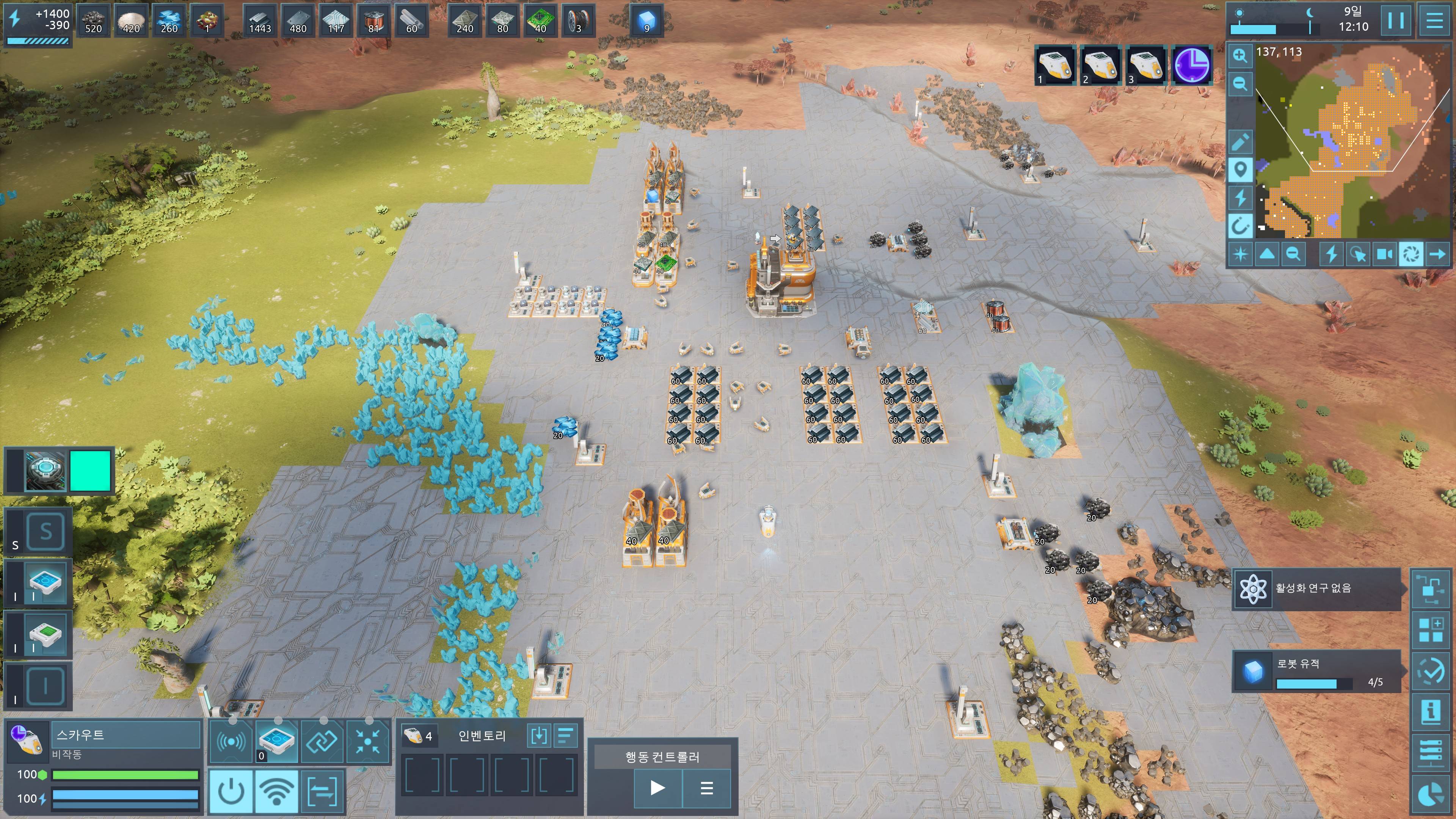Select the cyan color swatch on the left
1456x819 pixels.
coord(91,470)
